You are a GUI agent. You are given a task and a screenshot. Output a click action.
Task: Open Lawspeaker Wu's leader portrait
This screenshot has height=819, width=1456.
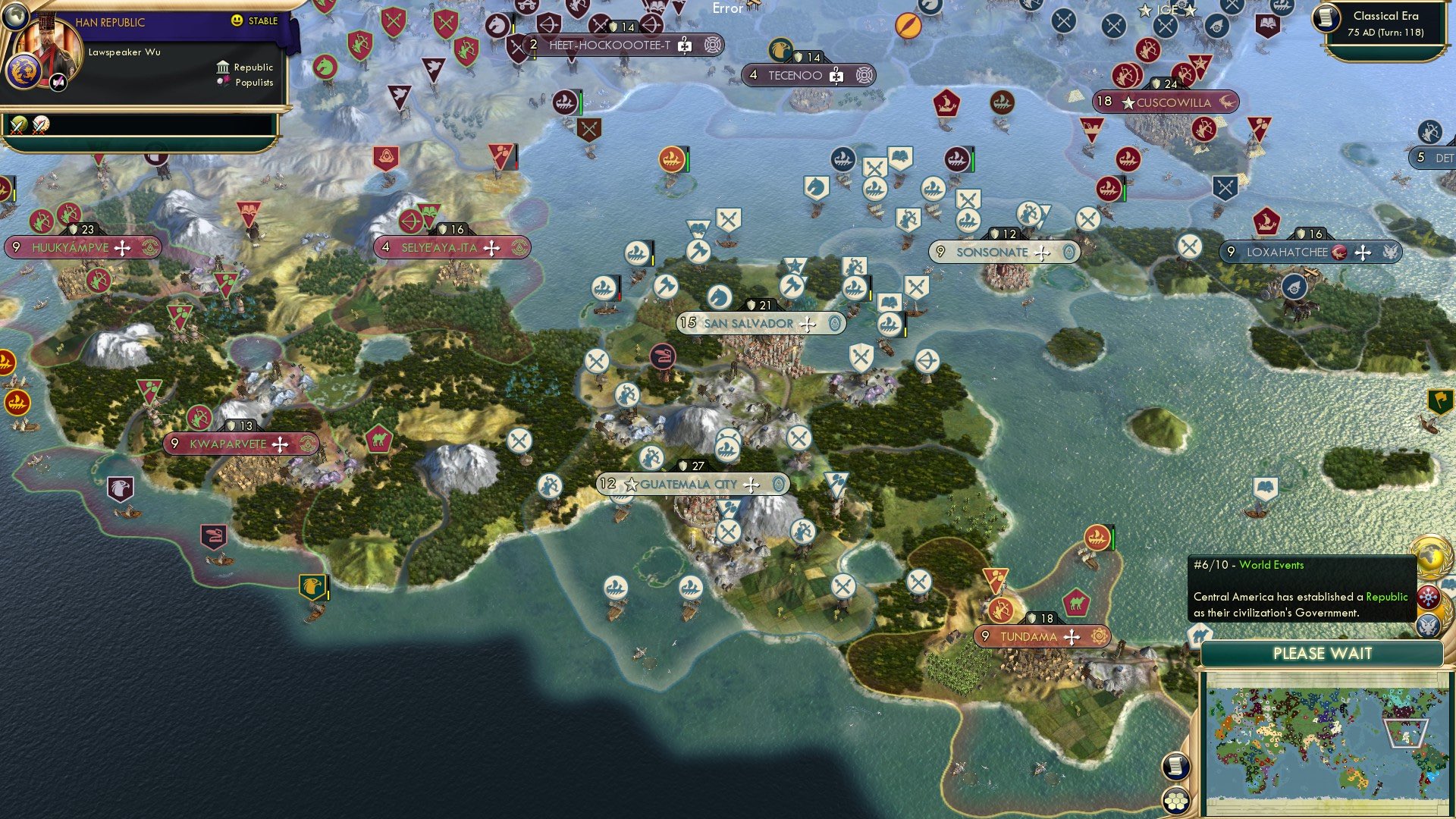pos(48,49)
